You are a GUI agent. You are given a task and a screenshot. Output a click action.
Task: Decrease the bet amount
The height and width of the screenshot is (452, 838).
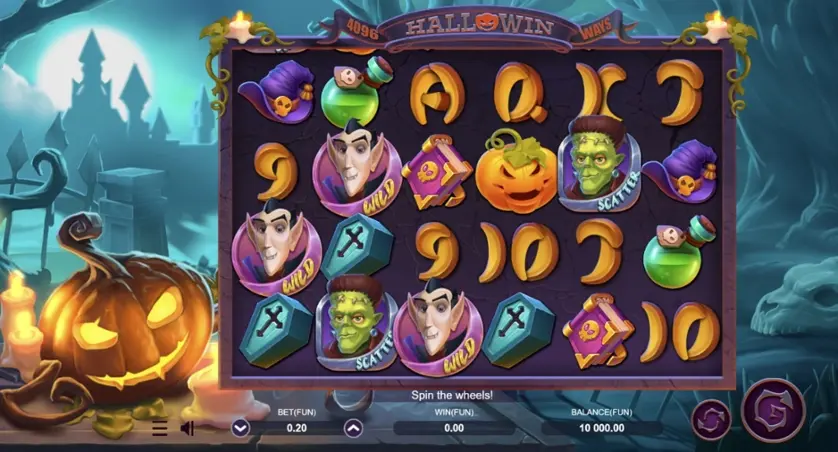(240, 428)
